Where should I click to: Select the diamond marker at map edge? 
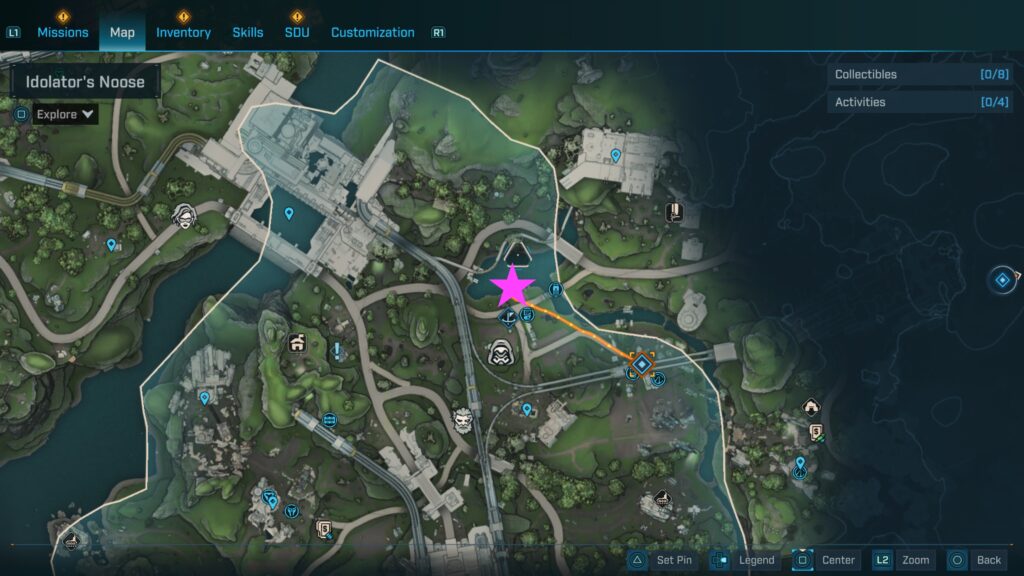point(1002,280)
